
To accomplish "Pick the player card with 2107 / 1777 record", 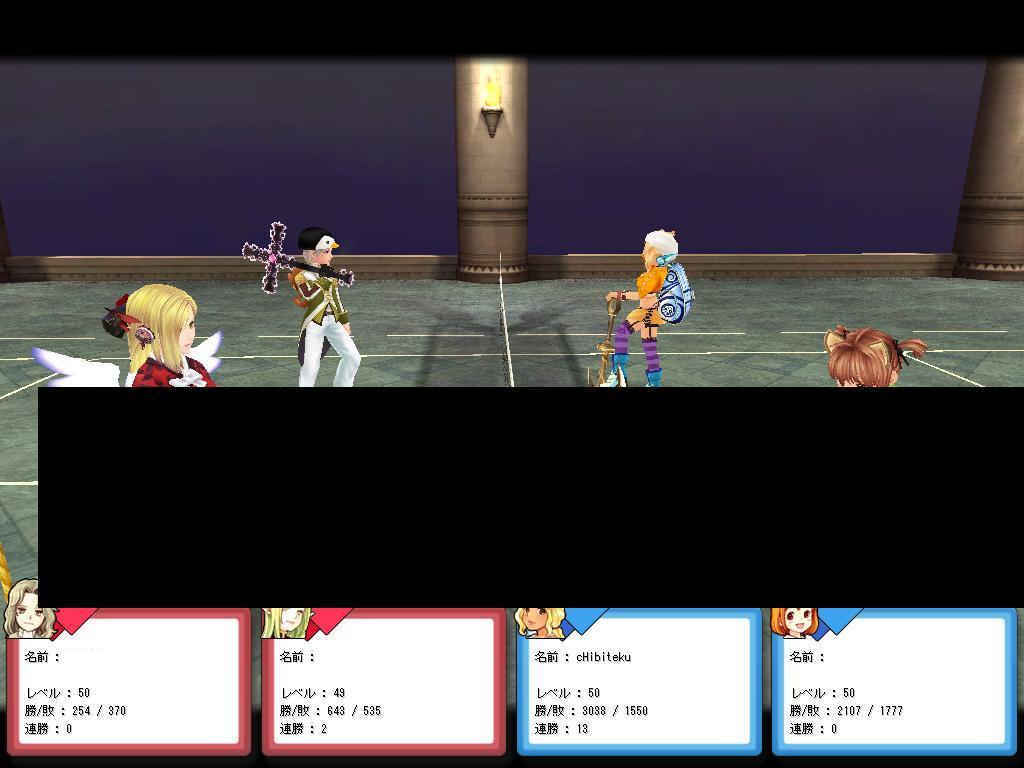I will (894, 681).
